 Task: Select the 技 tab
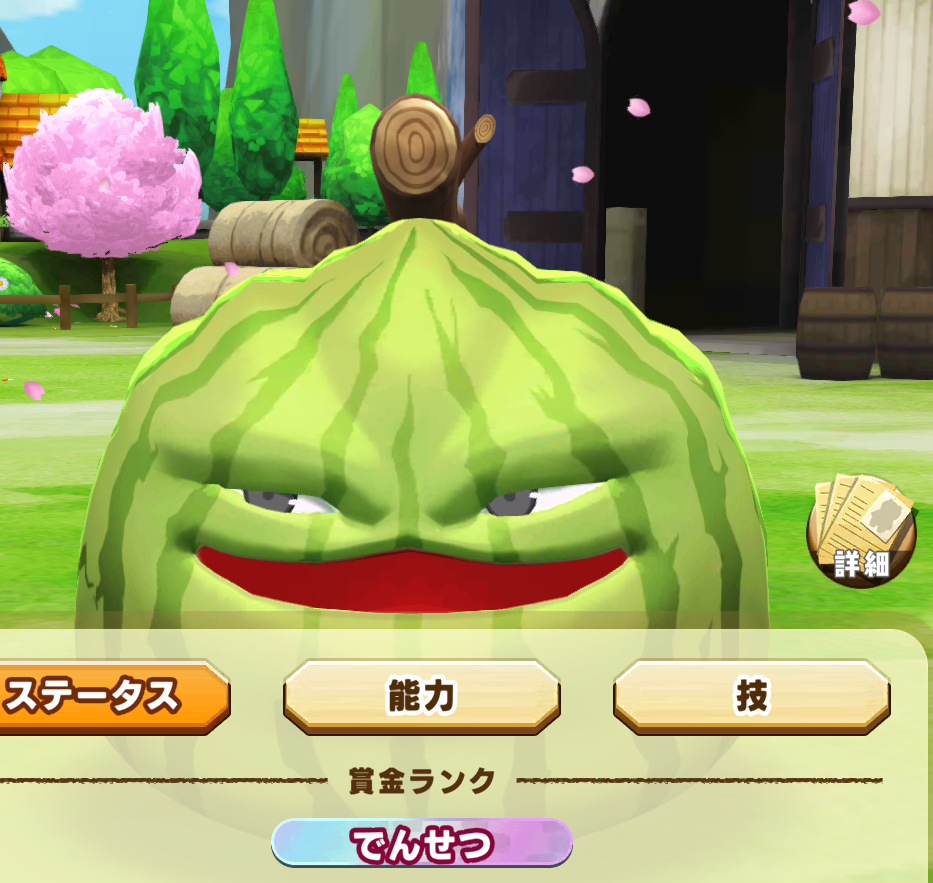(751, 696)
